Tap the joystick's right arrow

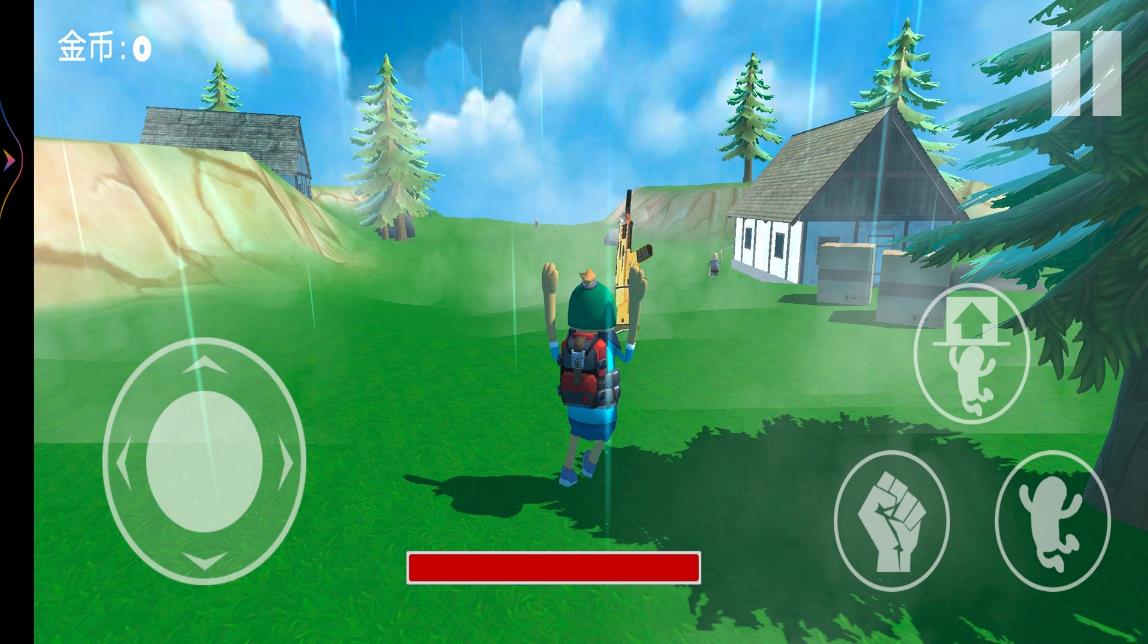pos(285,462)
